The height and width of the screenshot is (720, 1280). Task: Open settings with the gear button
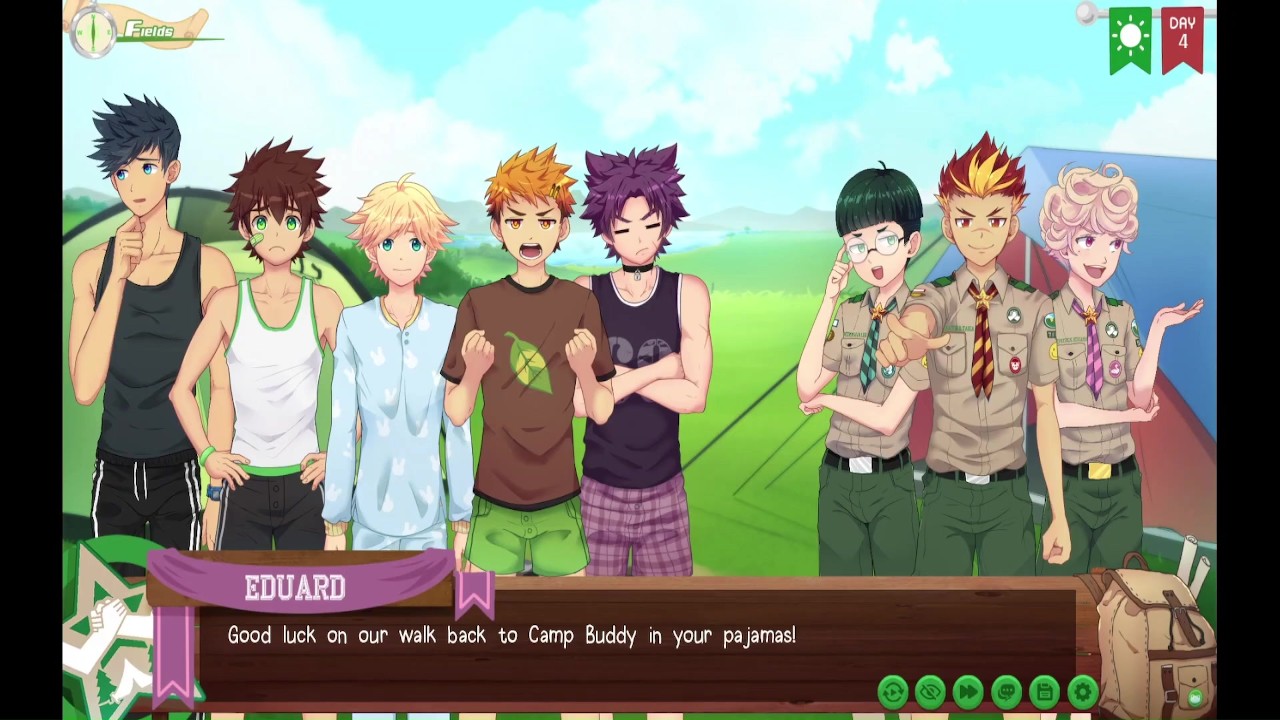click(x=1082, y=691)
